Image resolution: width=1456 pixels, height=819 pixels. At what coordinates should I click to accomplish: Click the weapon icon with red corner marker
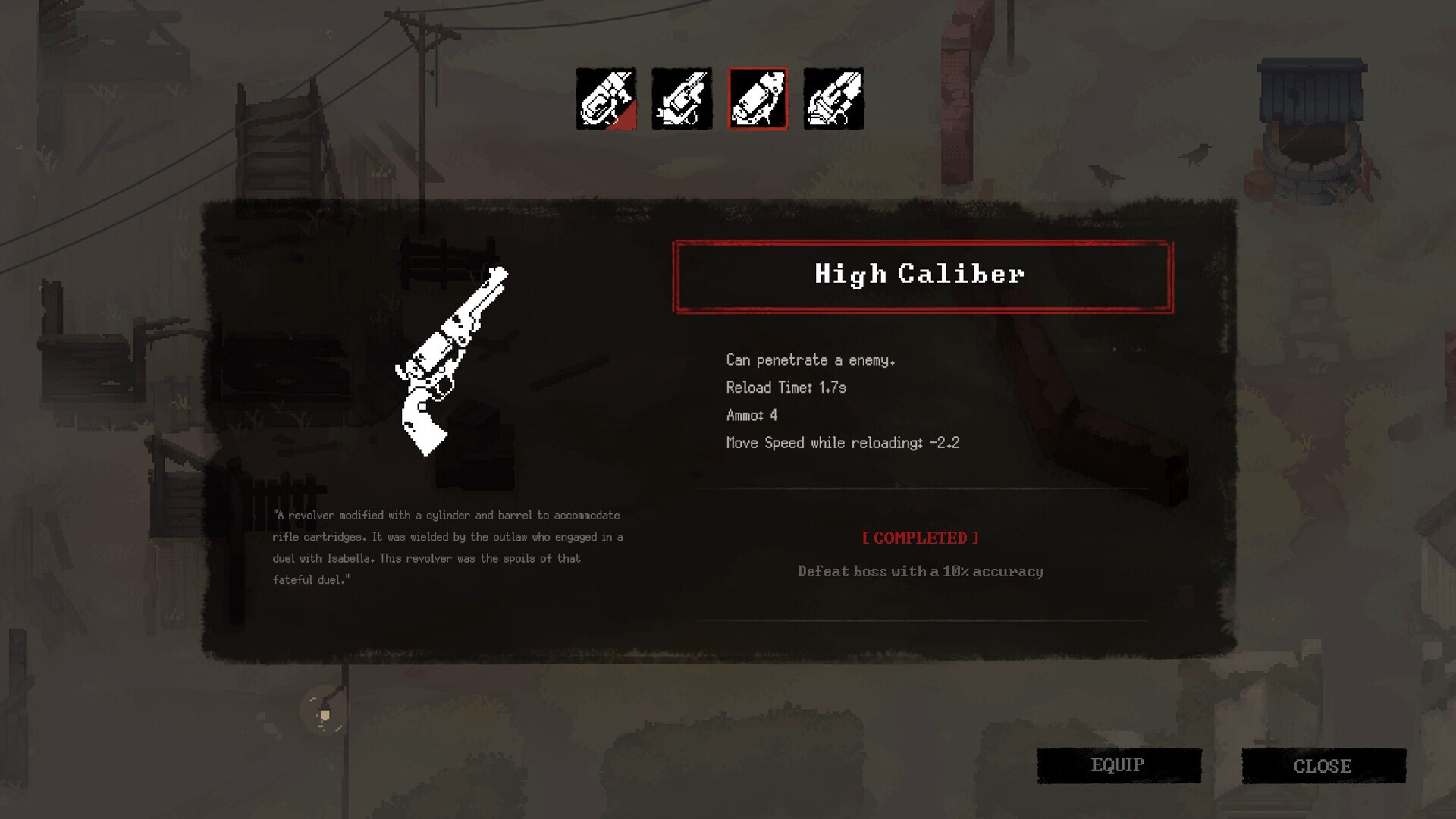tap(606, 100)
